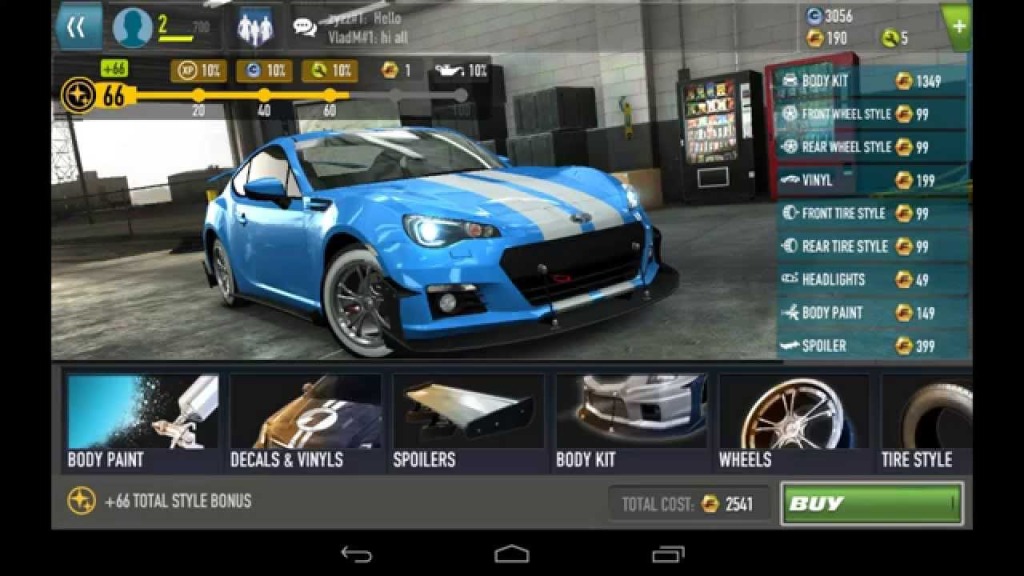Open the player profile avatar
Viewport: 1024px width, 576px height.
(133, 28)
